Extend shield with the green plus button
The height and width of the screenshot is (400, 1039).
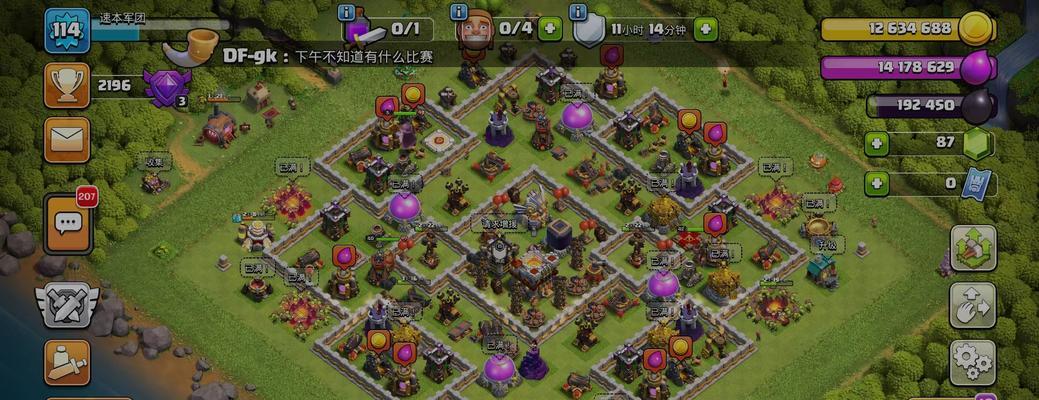tap(705, 29)
